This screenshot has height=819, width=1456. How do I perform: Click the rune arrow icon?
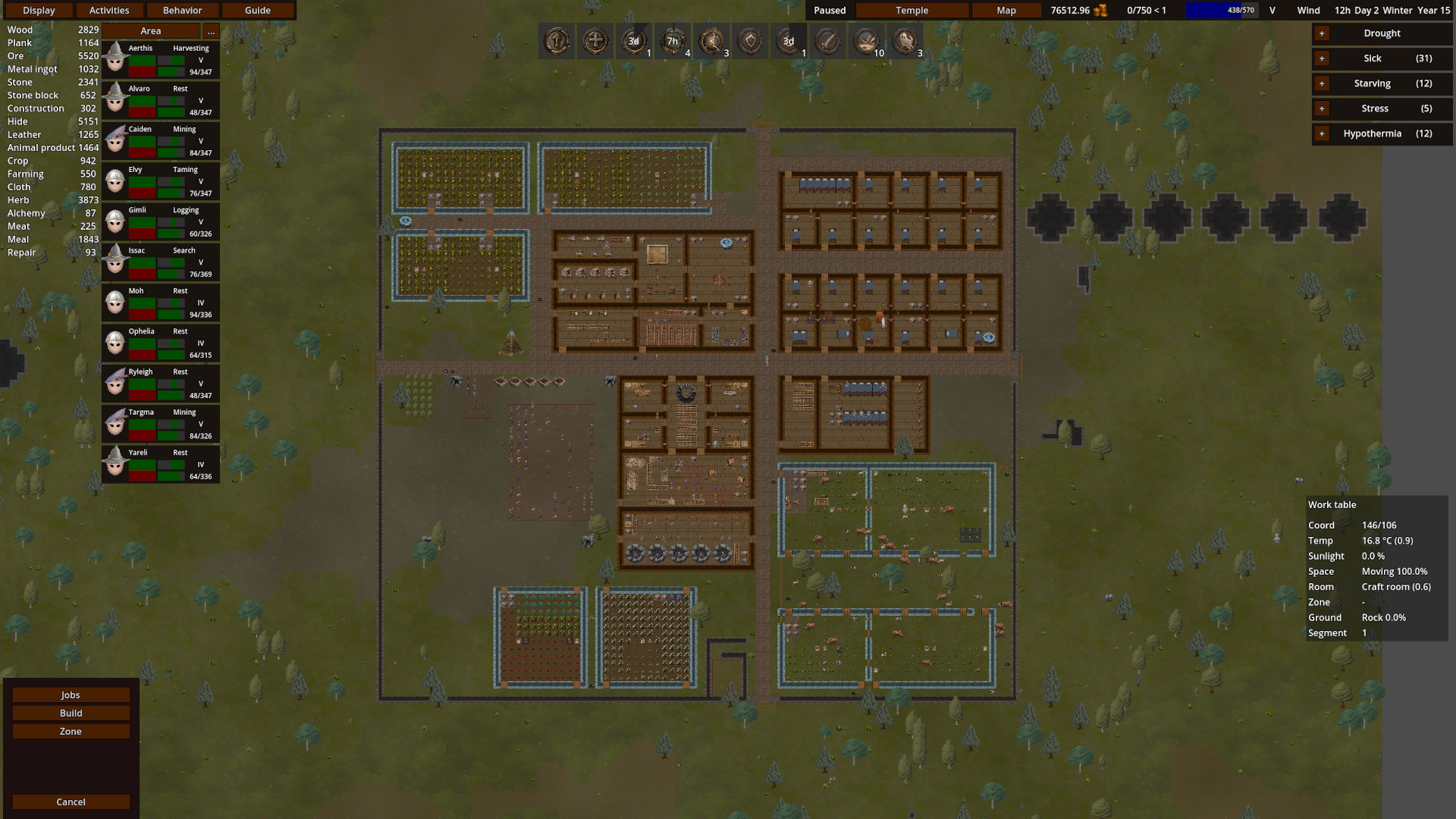click(557, 42)
